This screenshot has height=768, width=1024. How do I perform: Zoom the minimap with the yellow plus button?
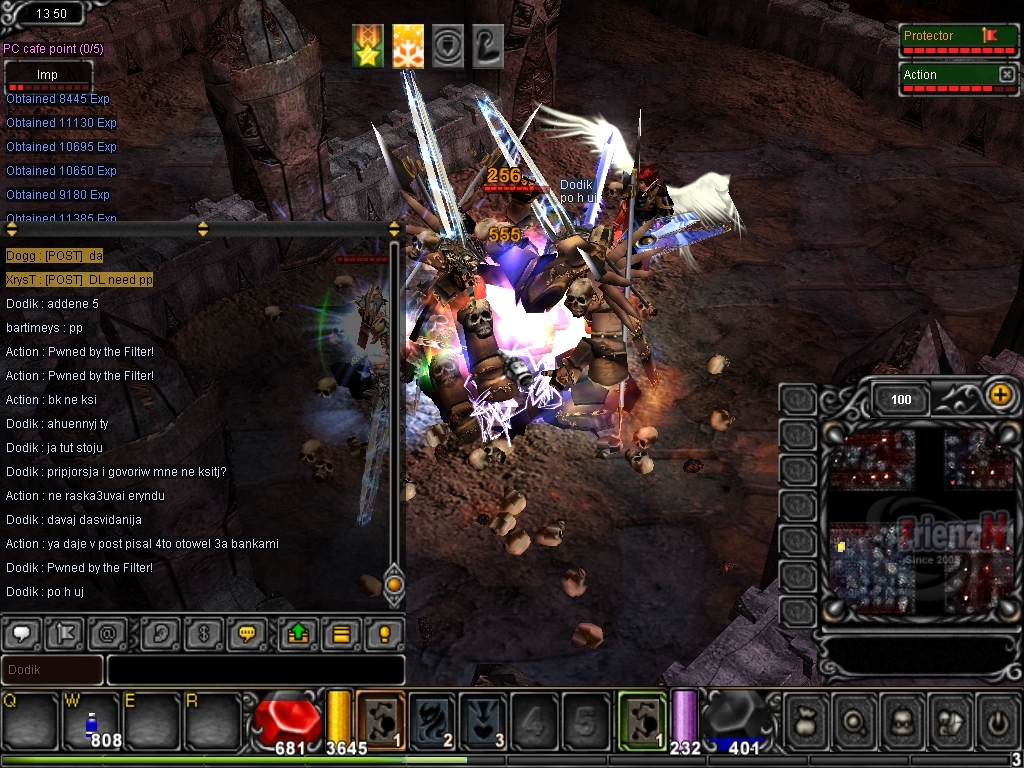(999, 394)
